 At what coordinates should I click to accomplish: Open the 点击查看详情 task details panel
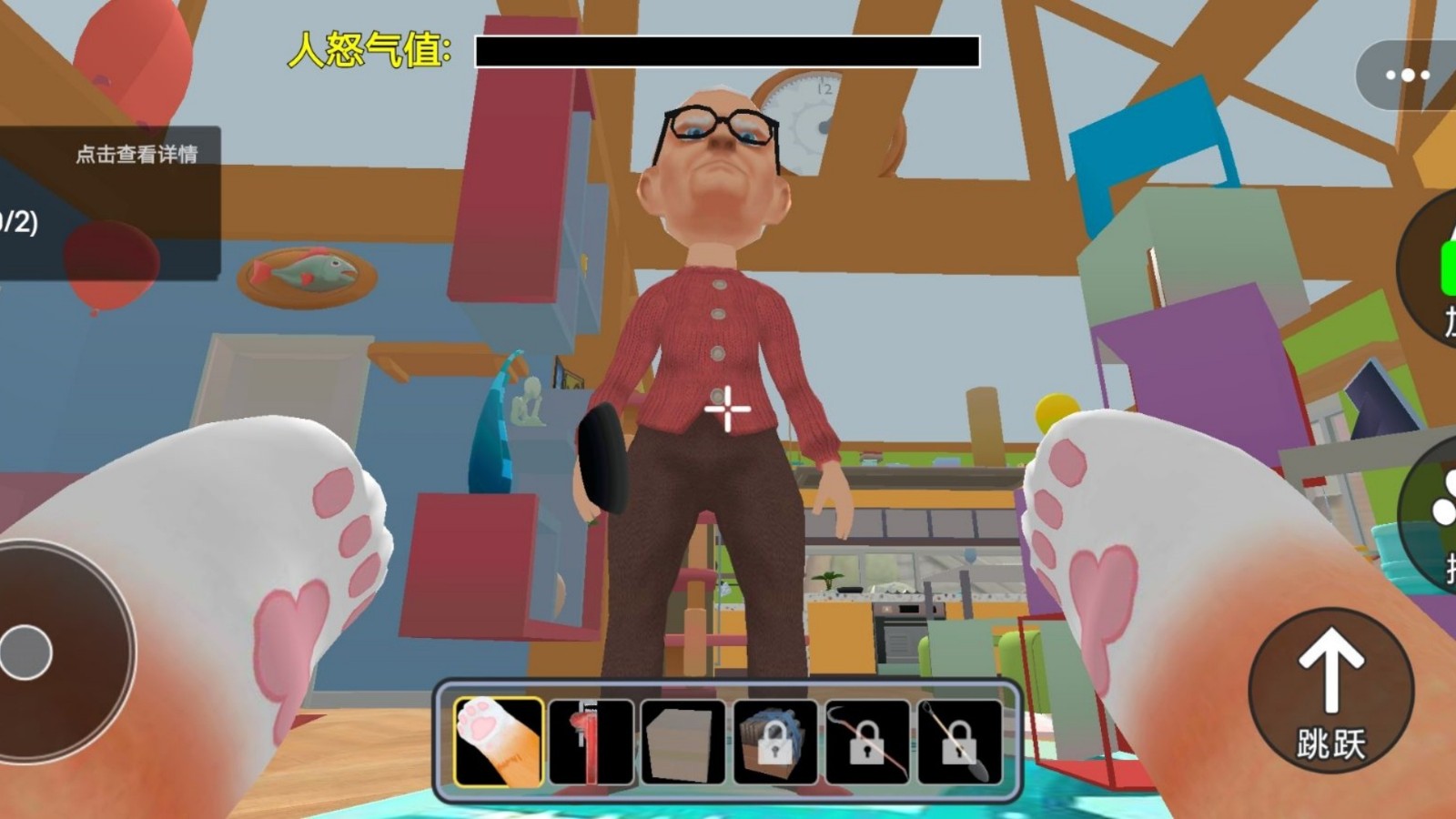pos(136,154)
